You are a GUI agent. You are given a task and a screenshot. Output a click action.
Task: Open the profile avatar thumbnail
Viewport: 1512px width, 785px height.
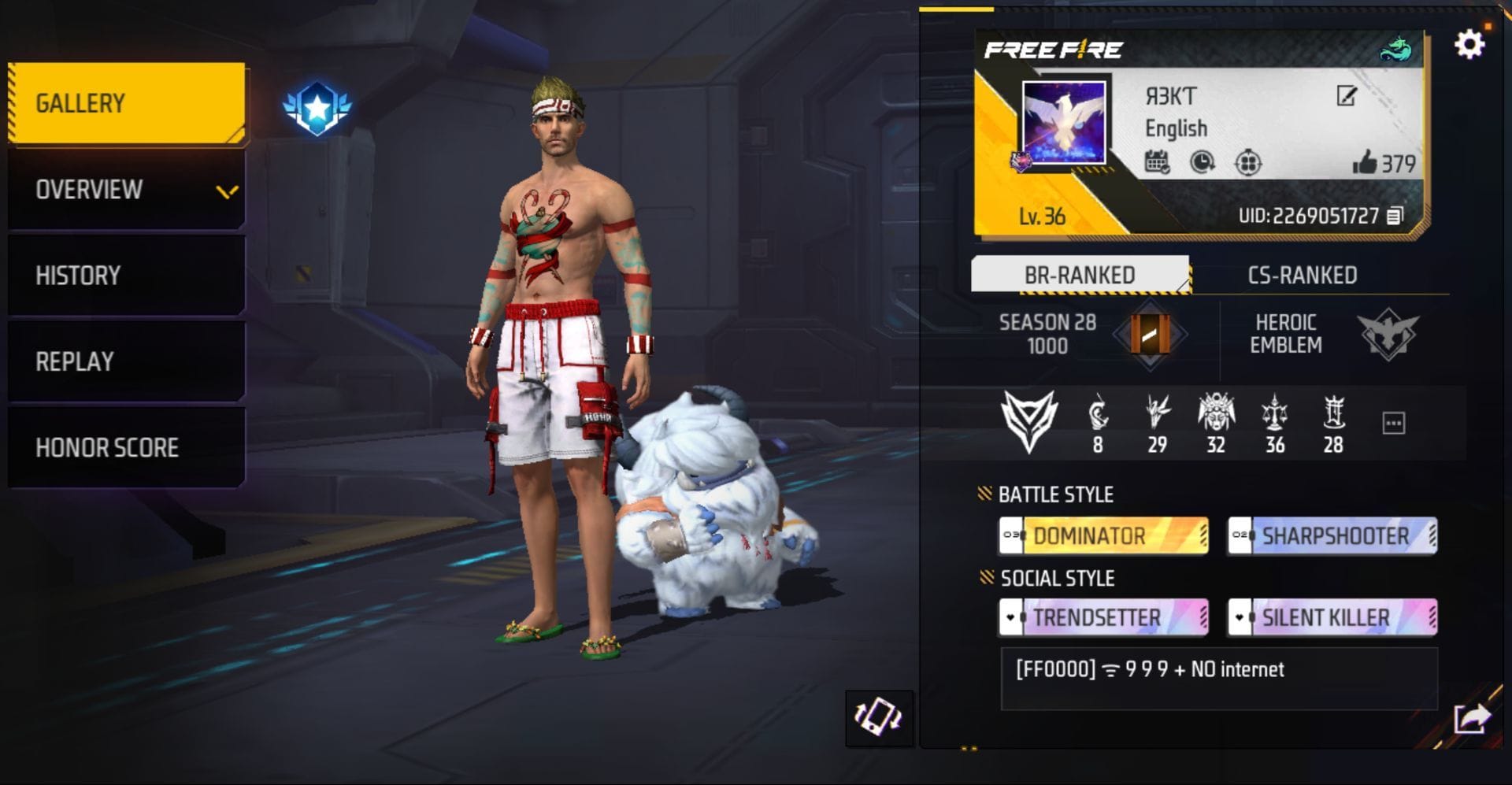pyautogui.click(x=1063, y=122)
